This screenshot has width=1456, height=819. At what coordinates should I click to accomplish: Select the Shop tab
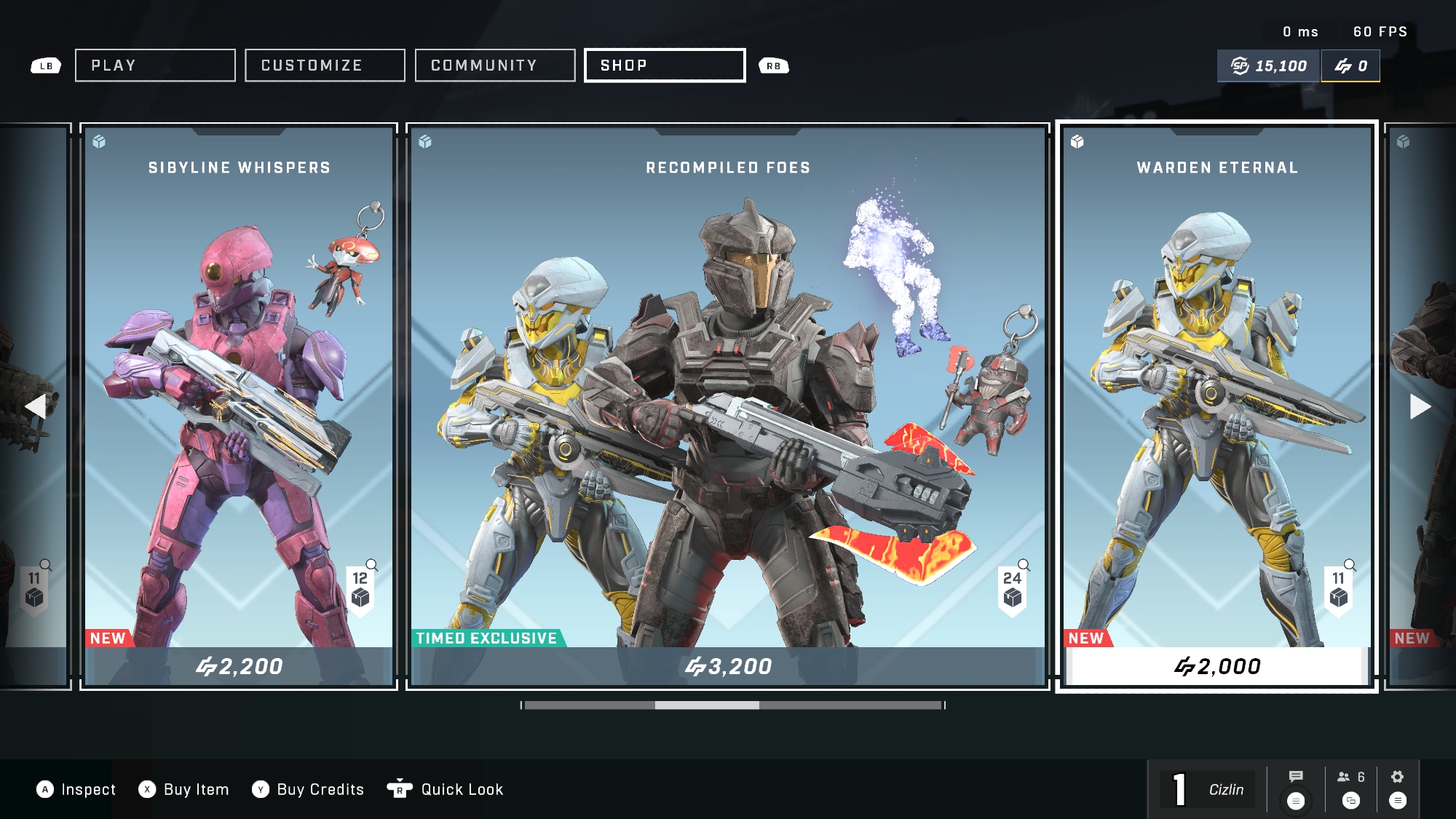(x=665, y=66)
